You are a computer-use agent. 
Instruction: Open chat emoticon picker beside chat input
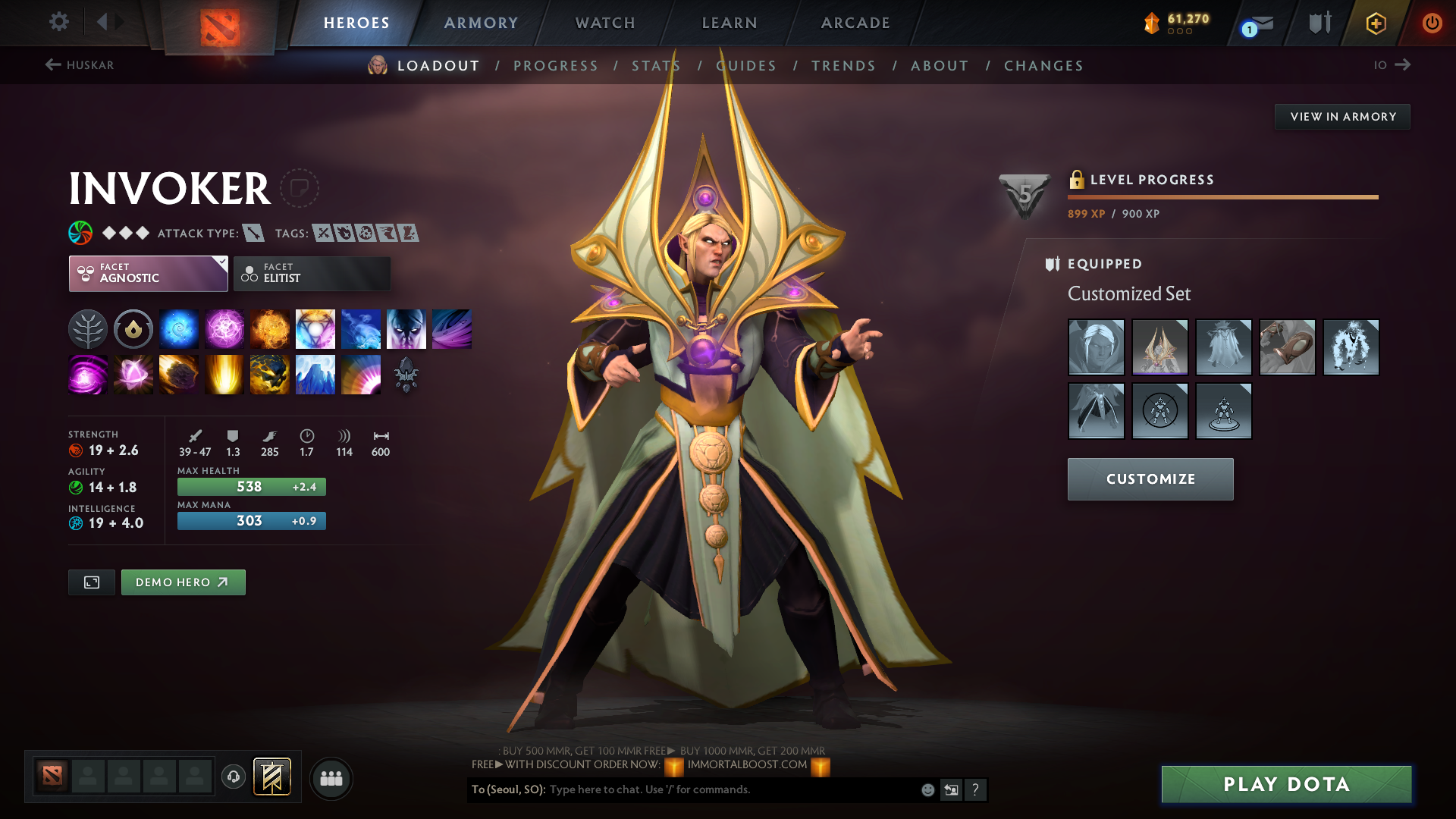coord(927,789)
